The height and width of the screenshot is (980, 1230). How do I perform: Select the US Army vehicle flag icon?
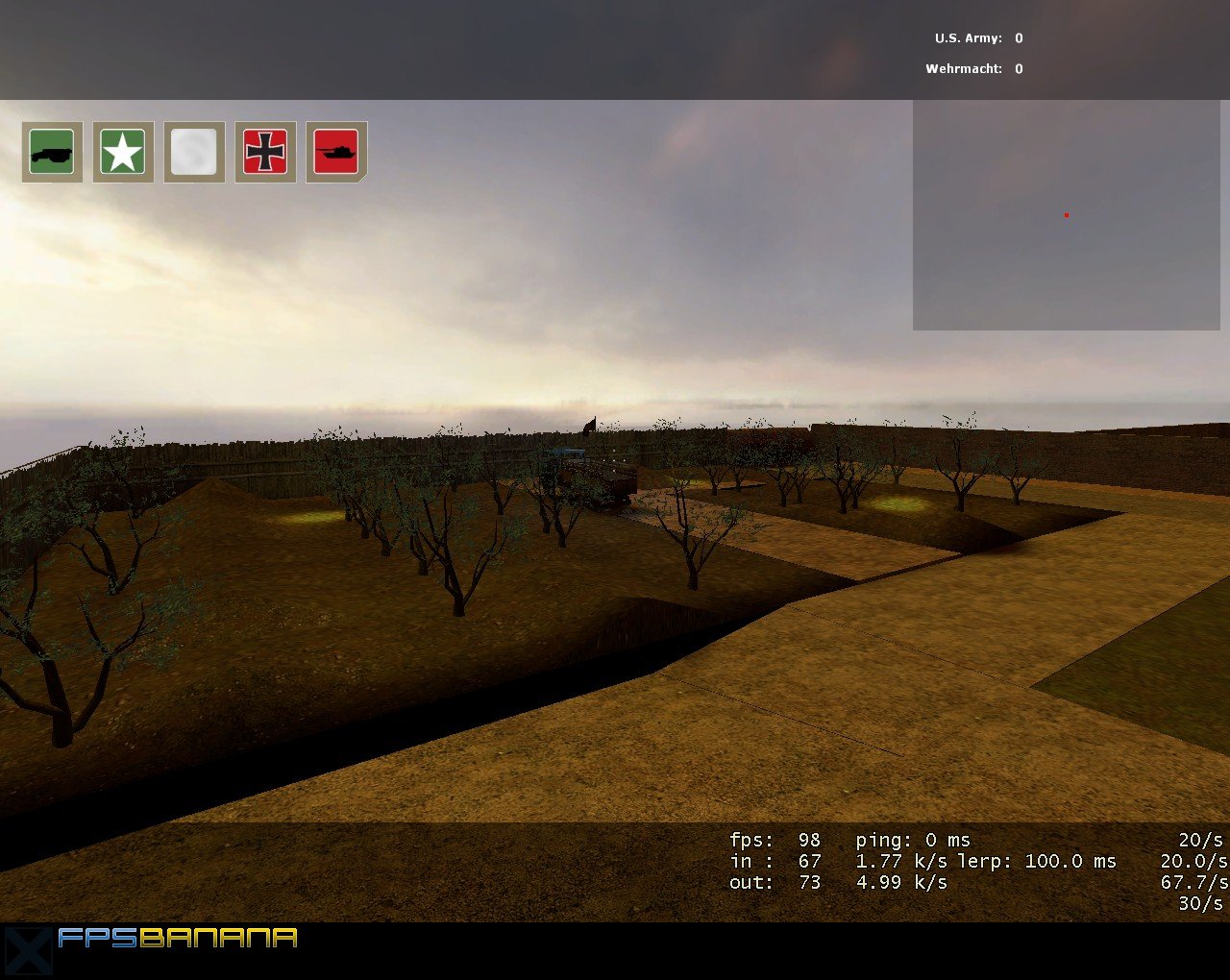[51, 151]
